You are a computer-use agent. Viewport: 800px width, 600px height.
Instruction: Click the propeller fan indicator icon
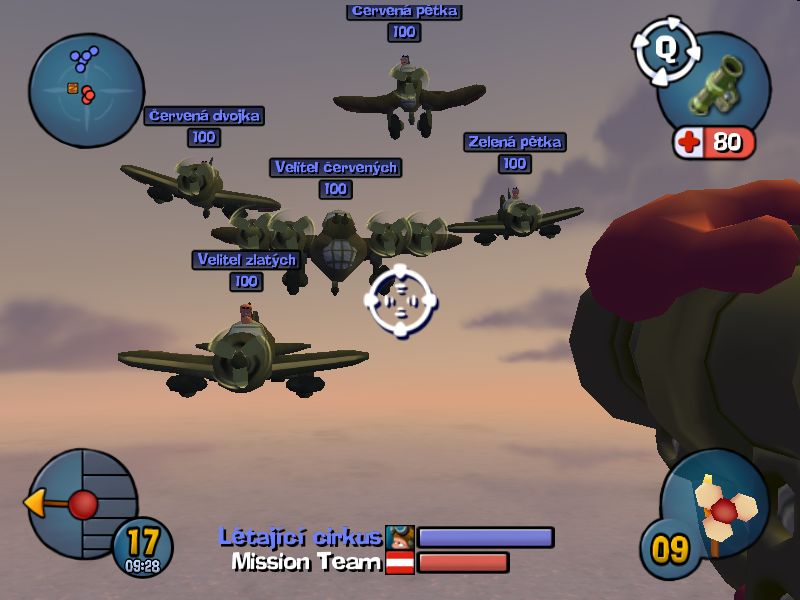[724, 507]
